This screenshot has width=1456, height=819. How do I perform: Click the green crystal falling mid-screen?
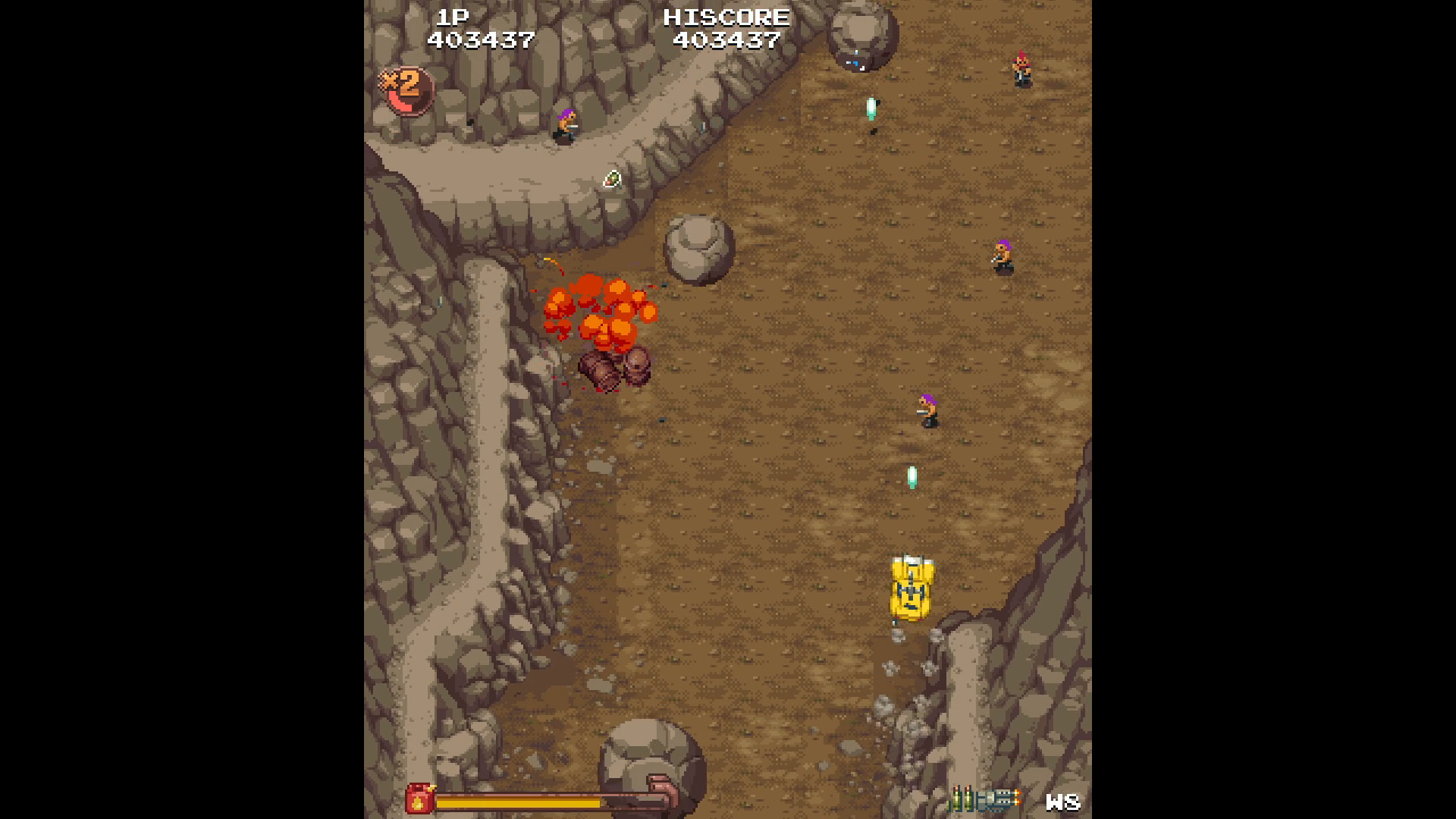point(912,475)
